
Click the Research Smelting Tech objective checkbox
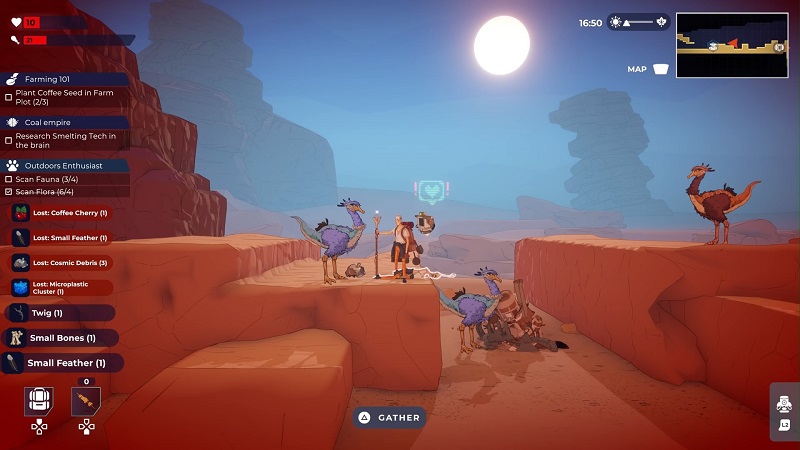tap(9, 140)
